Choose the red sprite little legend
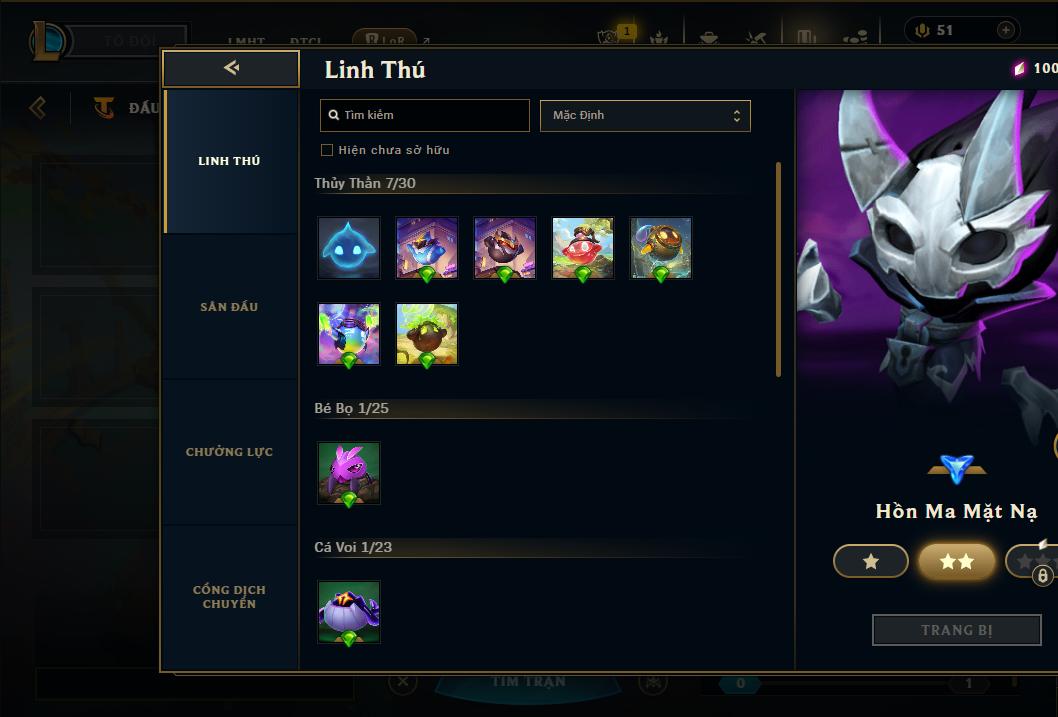The width and height of the screenshot is (1058, 717). [x=583, y=248]
